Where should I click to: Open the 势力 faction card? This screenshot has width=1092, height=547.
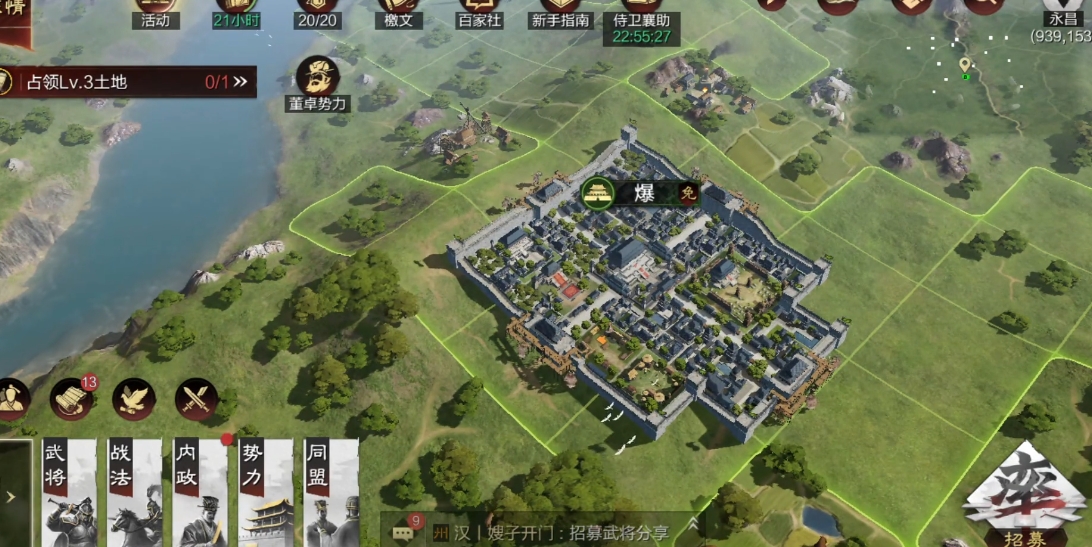point(265,492)
